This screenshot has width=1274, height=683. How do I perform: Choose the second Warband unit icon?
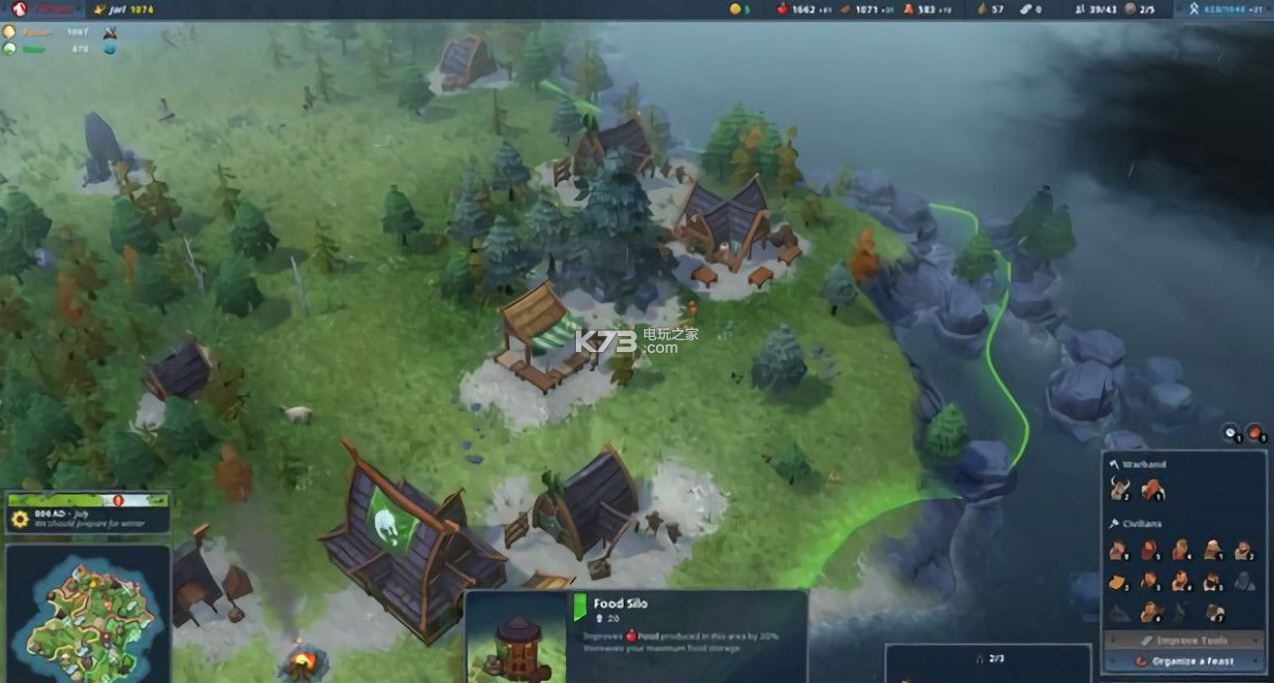tap(1152, 489)
